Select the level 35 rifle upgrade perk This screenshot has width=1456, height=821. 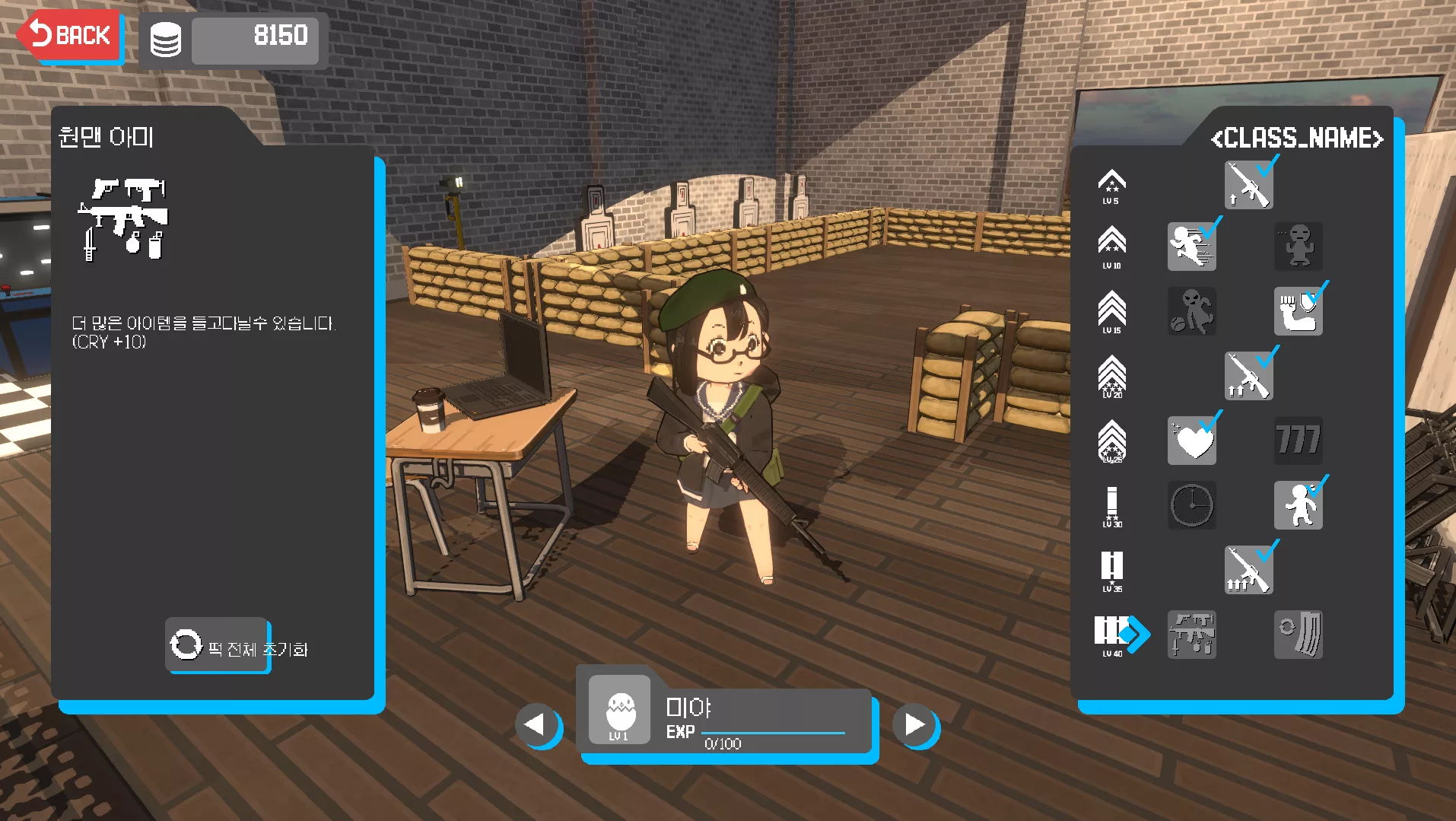[1248, 570]
